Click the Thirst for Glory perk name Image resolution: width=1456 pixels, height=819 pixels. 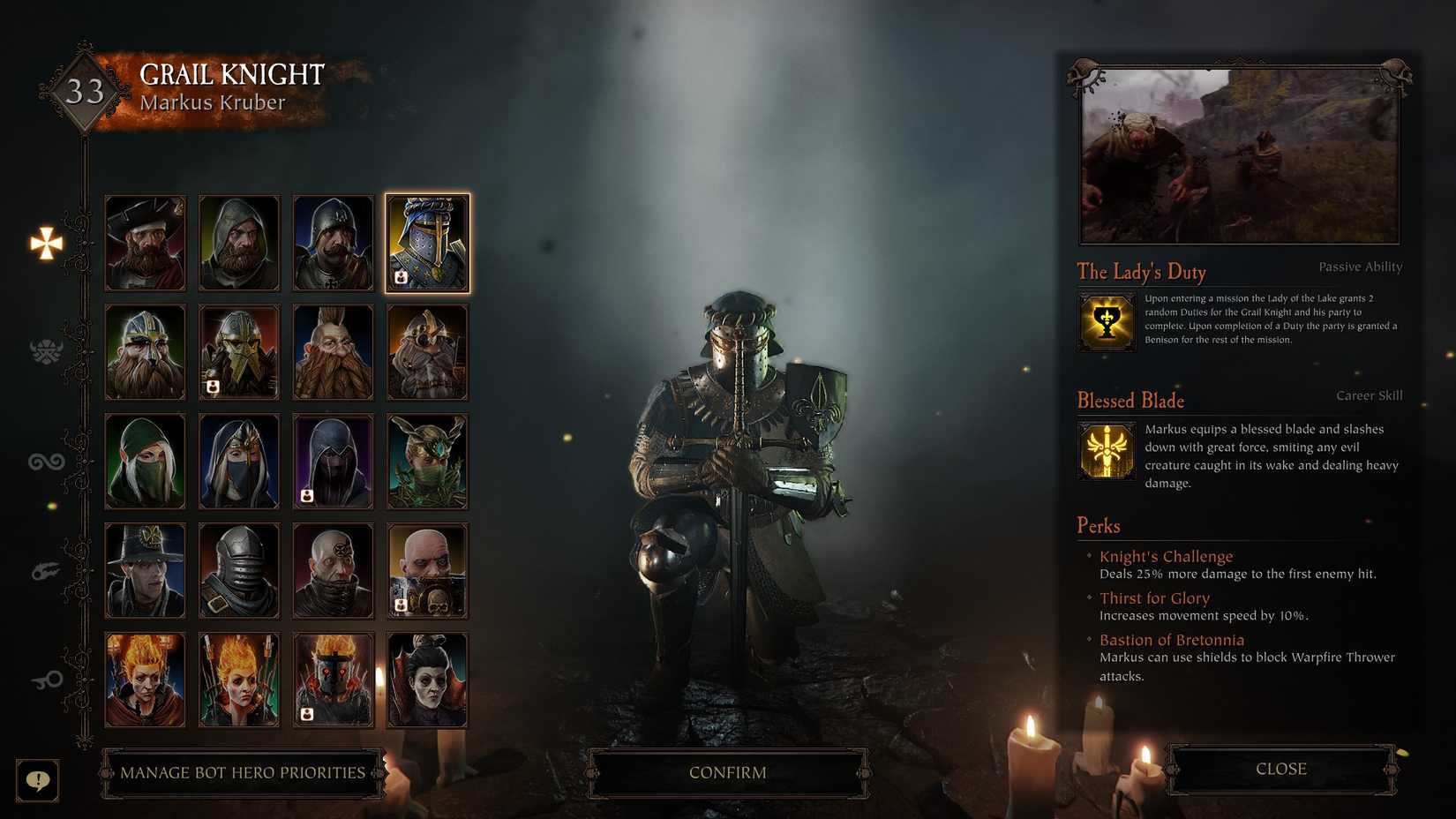tap(1156, 597)
